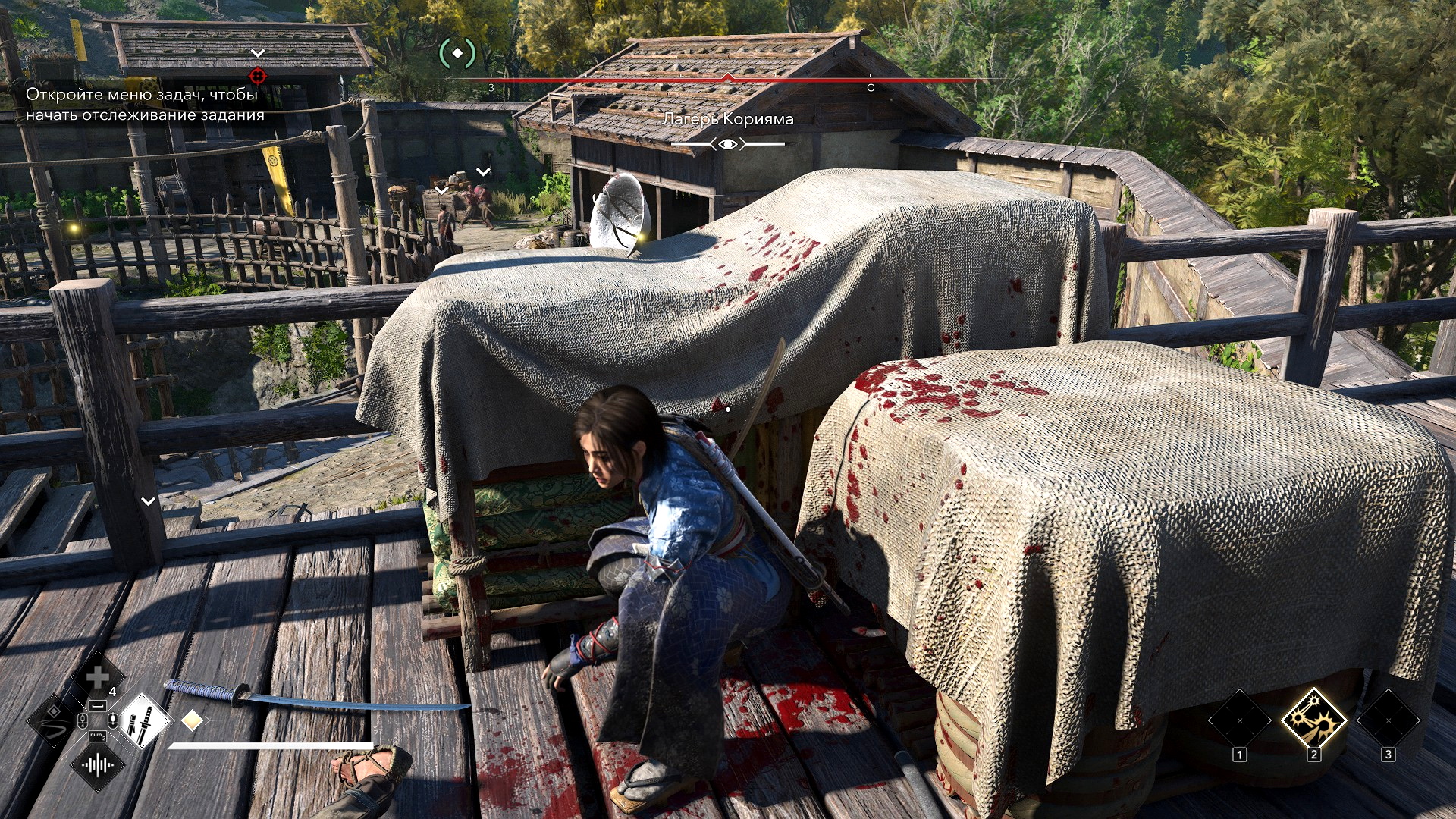The height and width of the screenshot is (819, 1456).
Task: Activate the golden spiked flail ability
Action: [1313, 717]
